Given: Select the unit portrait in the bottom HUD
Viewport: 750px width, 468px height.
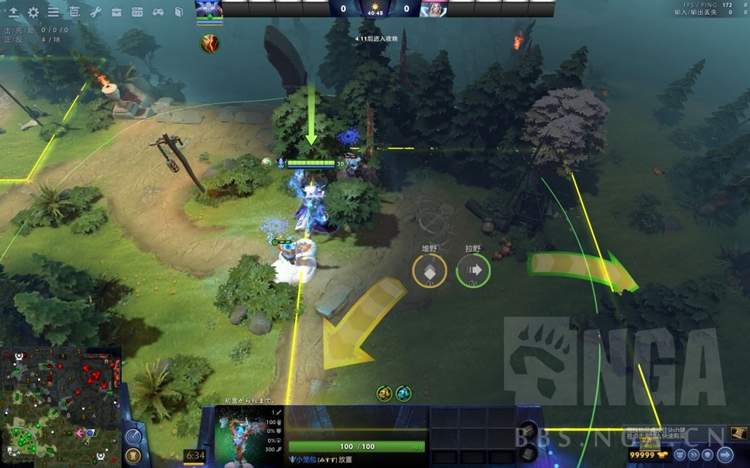Looking at the screenshot, I should pos(239,436).
